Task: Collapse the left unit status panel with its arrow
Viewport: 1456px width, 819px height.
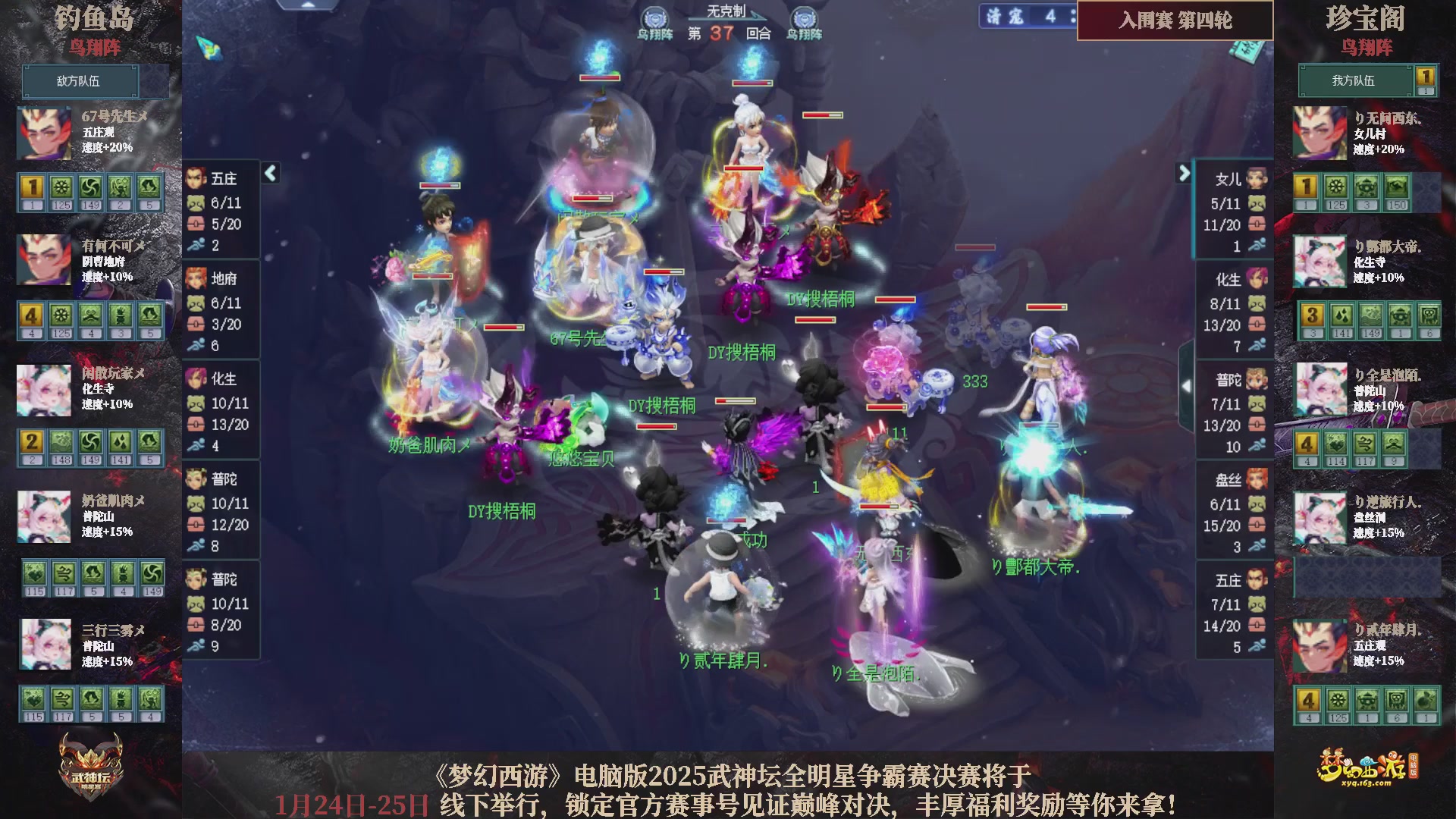Action: (269, 174)
